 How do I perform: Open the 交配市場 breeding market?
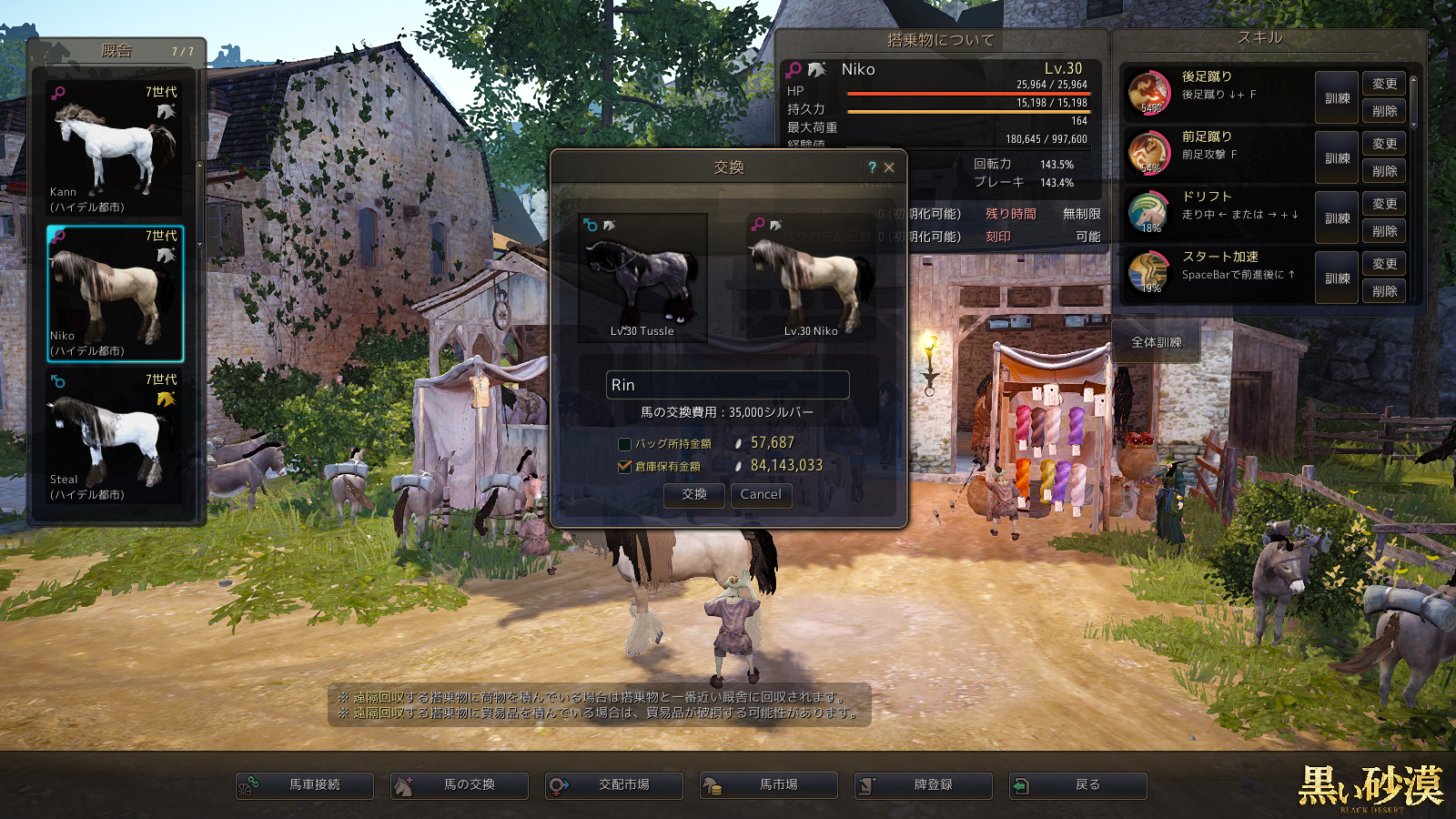coord(614,785)
